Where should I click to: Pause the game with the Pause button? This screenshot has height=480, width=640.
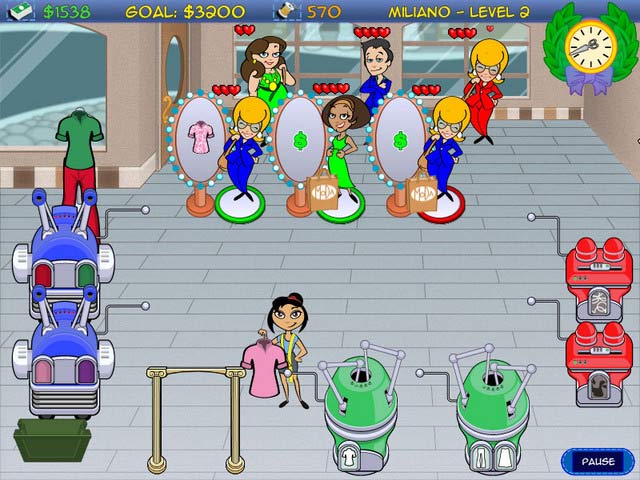(597, 461)
